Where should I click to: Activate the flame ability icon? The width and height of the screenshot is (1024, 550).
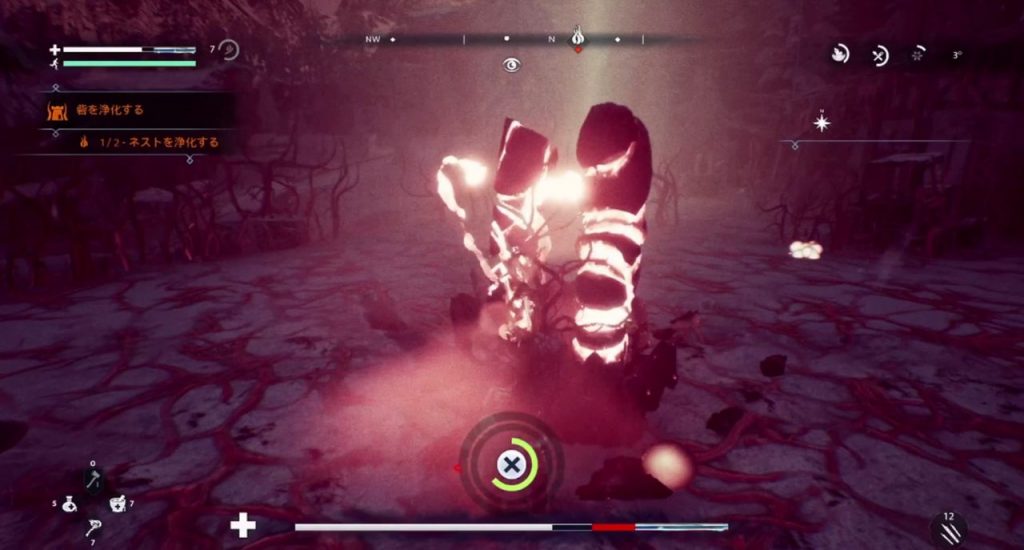pyautogui.click(x=840, y=55)
